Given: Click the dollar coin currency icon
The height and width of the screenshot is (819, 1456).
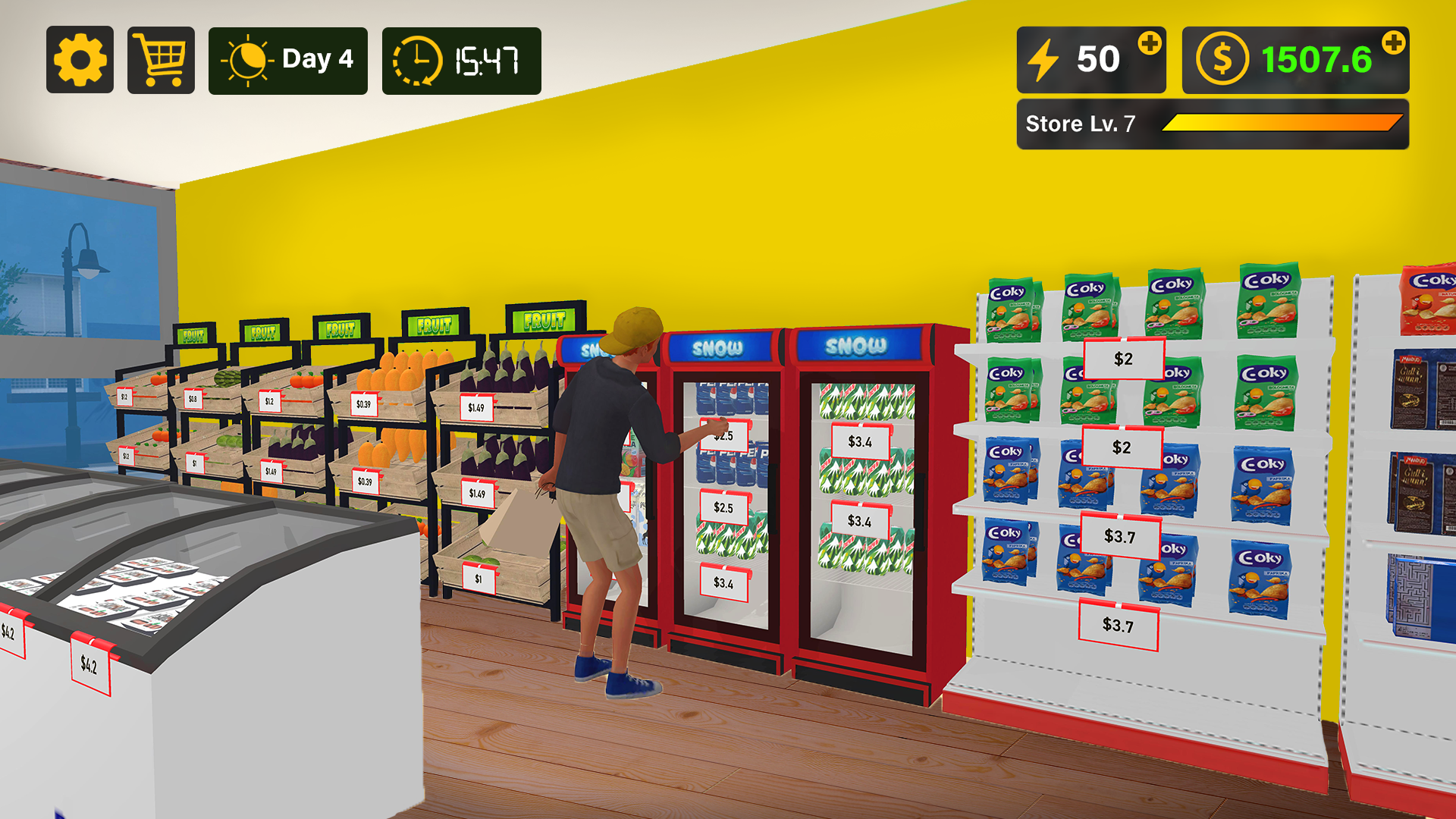Looking at the screenshot, I should pos(1222,58).
